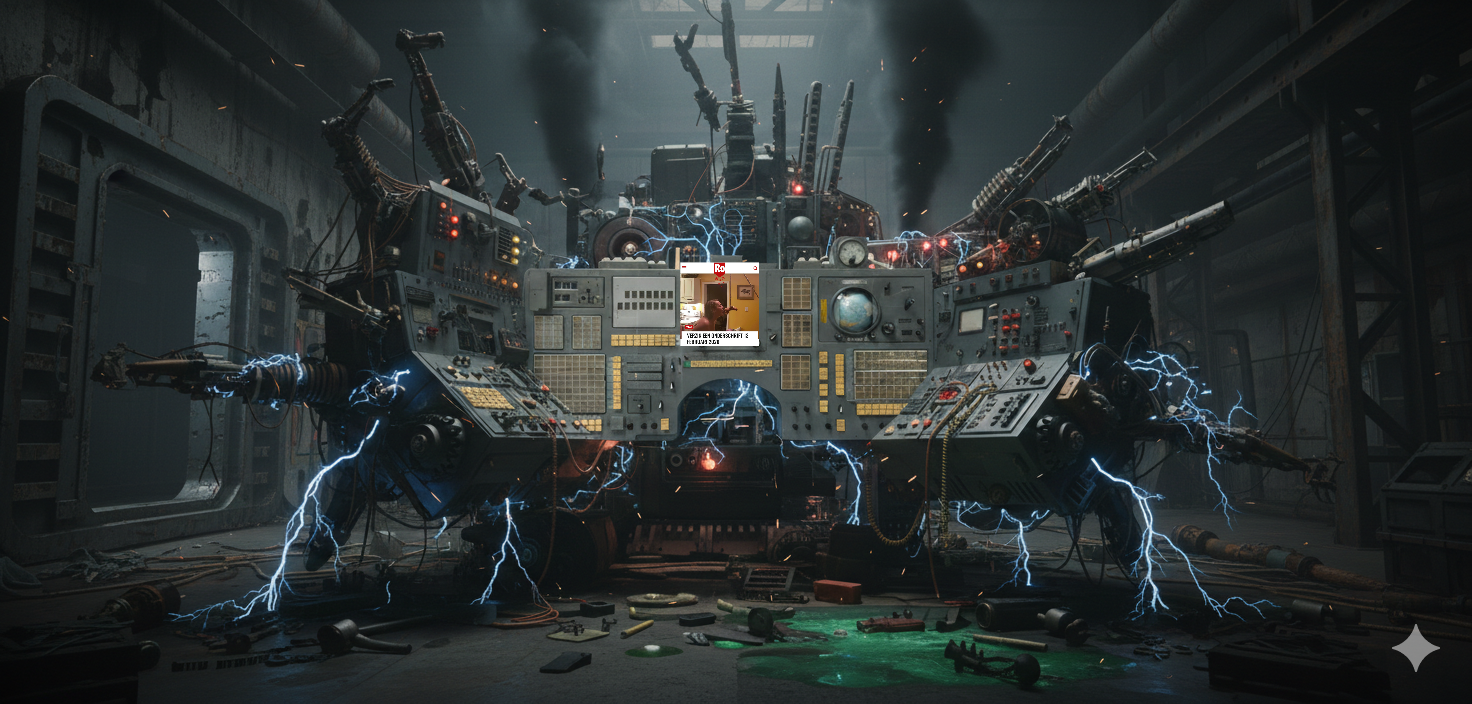Select the red "Ro" site logo

(x=719, y=268)
